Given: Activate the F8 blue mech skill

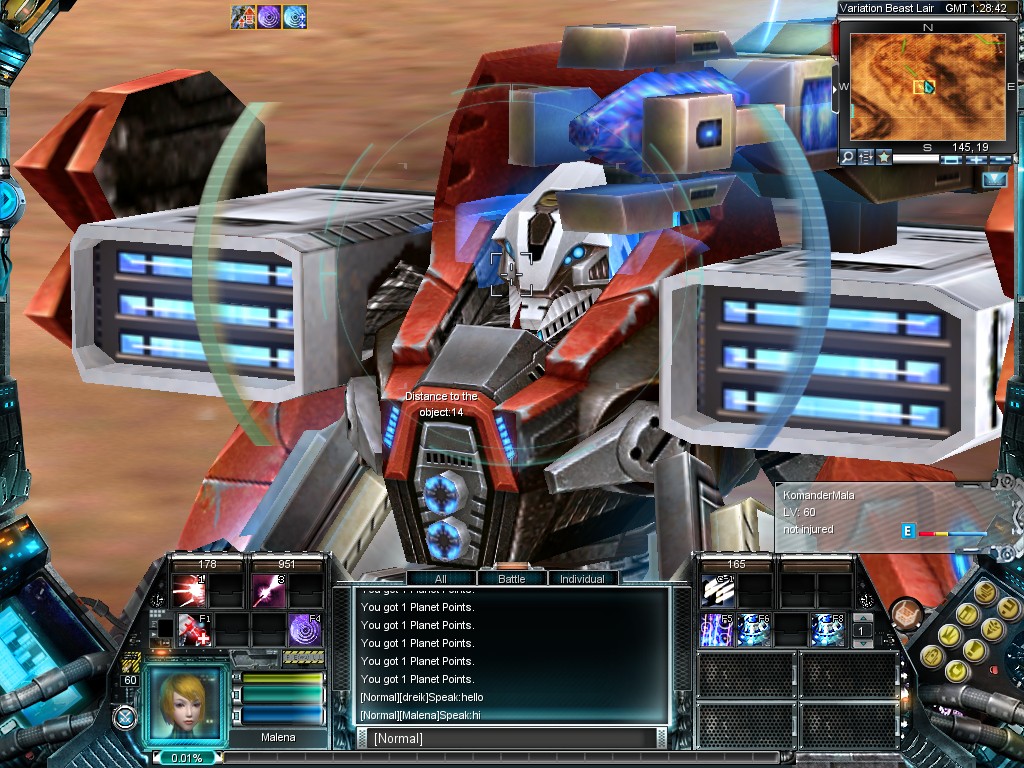Looking at the screenshot, I should tap(828, 630).
